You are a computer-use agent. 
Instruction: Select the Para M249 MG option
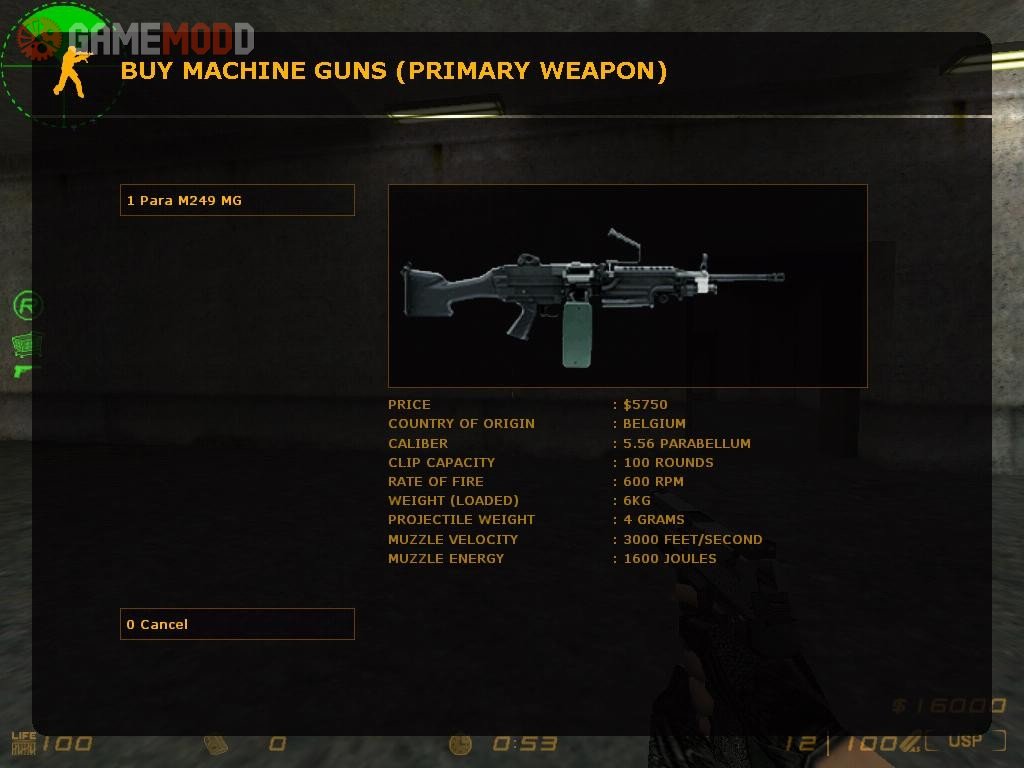pyautogui.click(x=237, y=200)
